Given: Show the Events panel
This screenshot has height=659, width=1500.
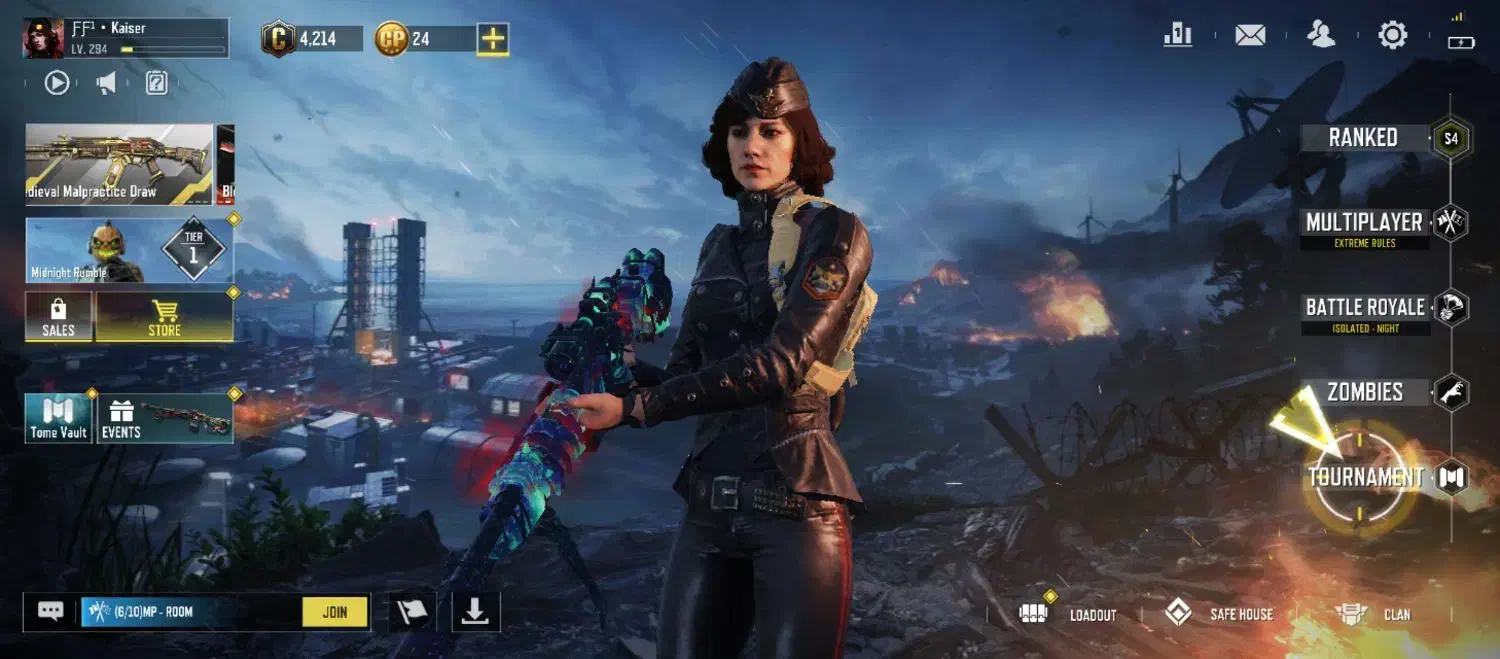Looking at the screenshot, I should (x=165, y=418).
